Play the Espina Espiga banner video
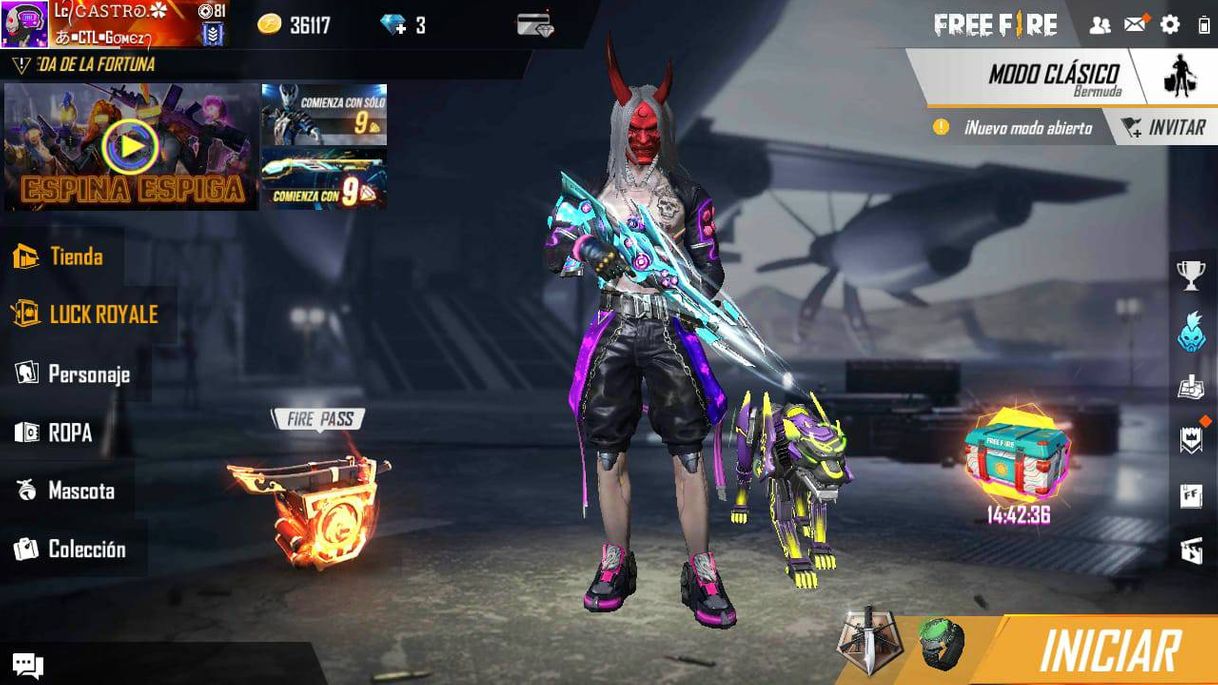The width and height of the screenshot is (1218, 685). tap(131, 147)
